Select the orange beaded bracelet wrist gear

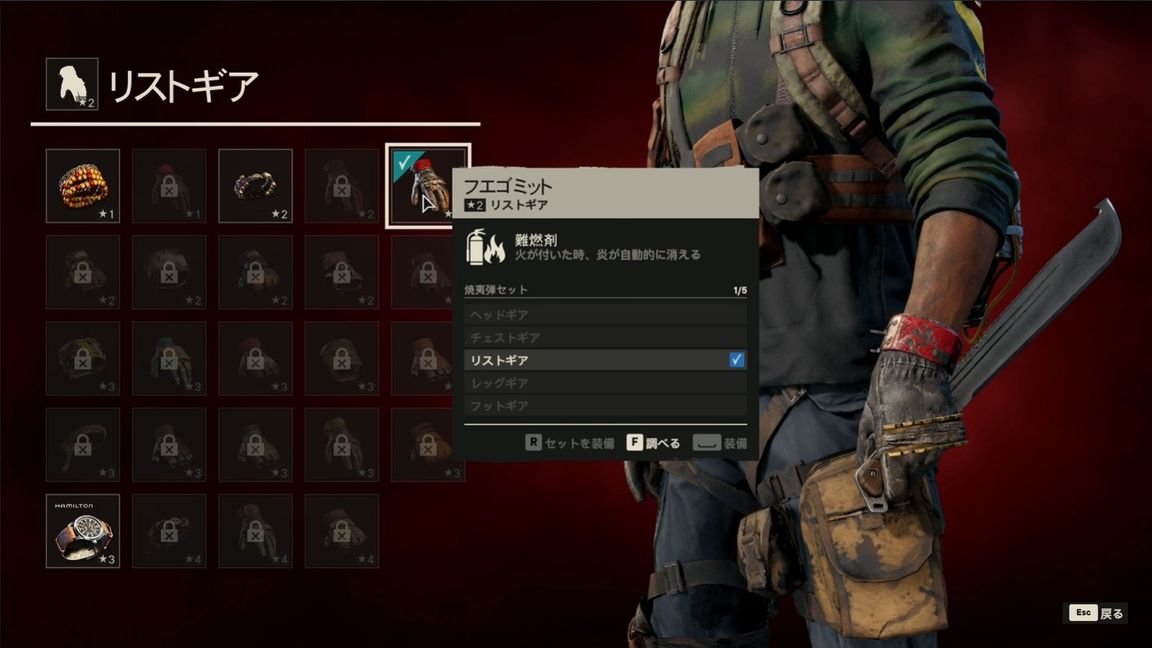click(x=82, y=185)
